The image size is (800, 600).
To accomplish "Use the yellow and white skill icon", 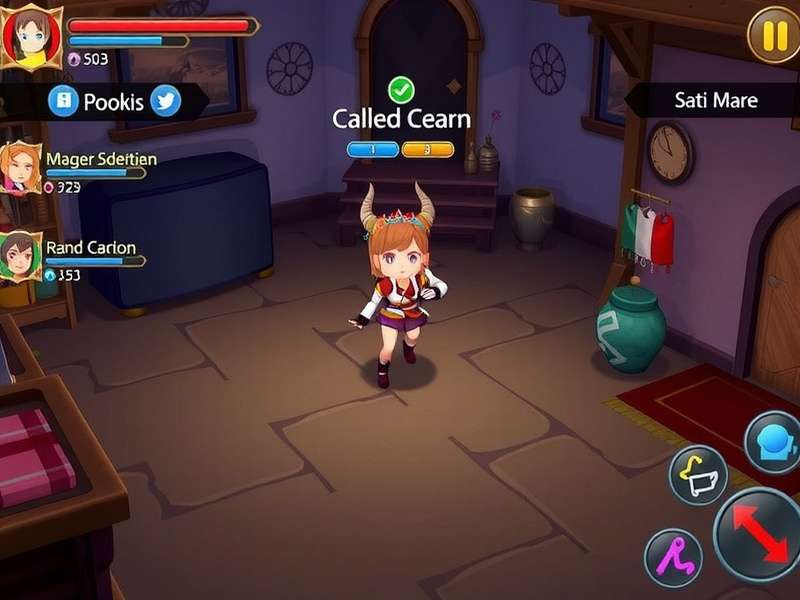I will (x=697, y=474).
